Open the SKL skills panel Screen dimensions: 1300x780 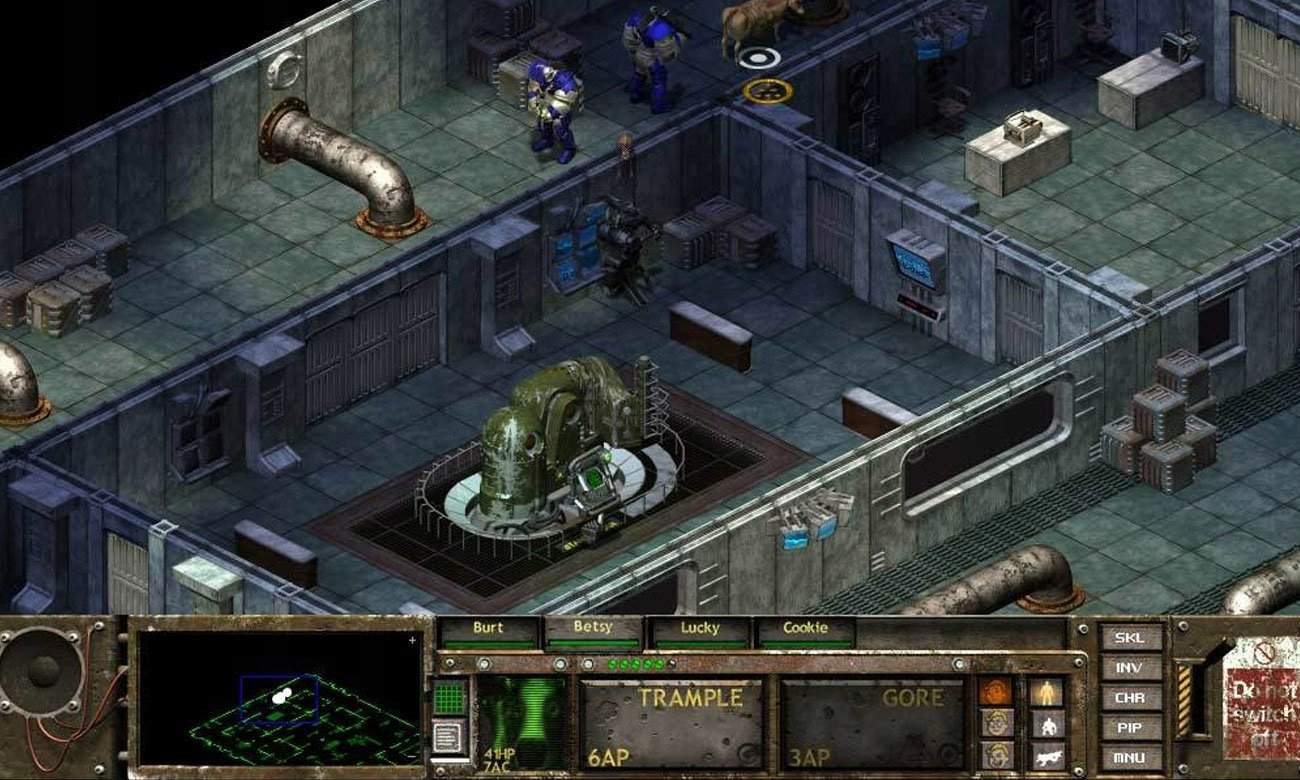pos(1131,638)
